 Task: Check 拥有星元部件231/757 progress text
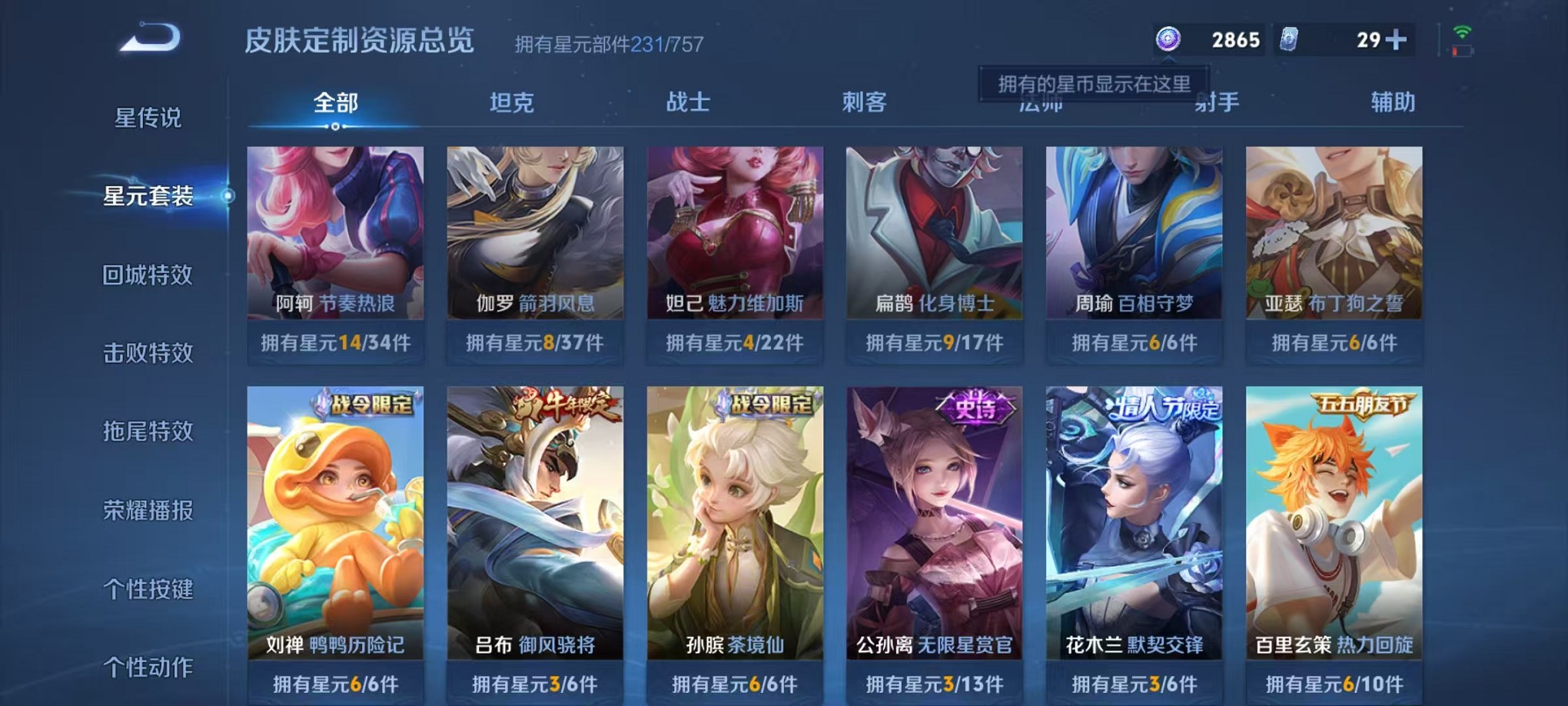tap(607, 44)
